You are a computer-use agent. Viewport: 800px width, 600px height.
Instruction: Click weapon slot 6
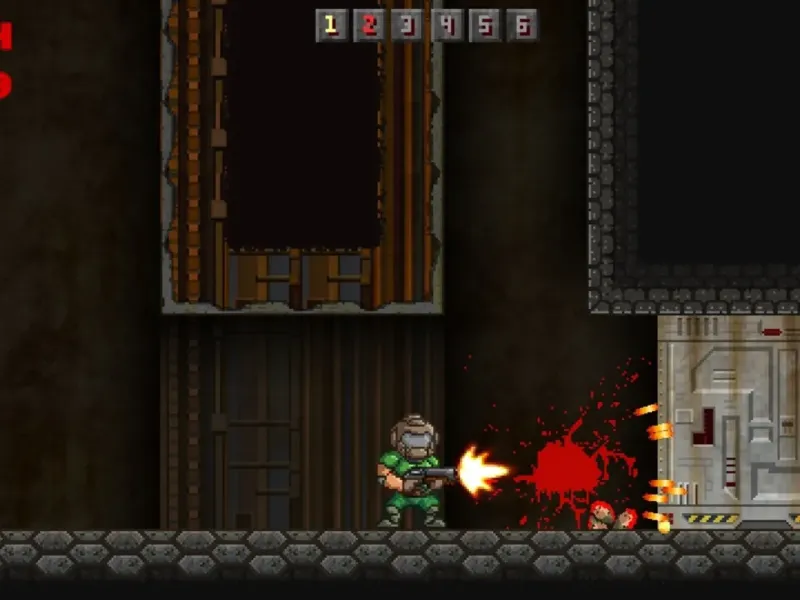tap(522, 25)
